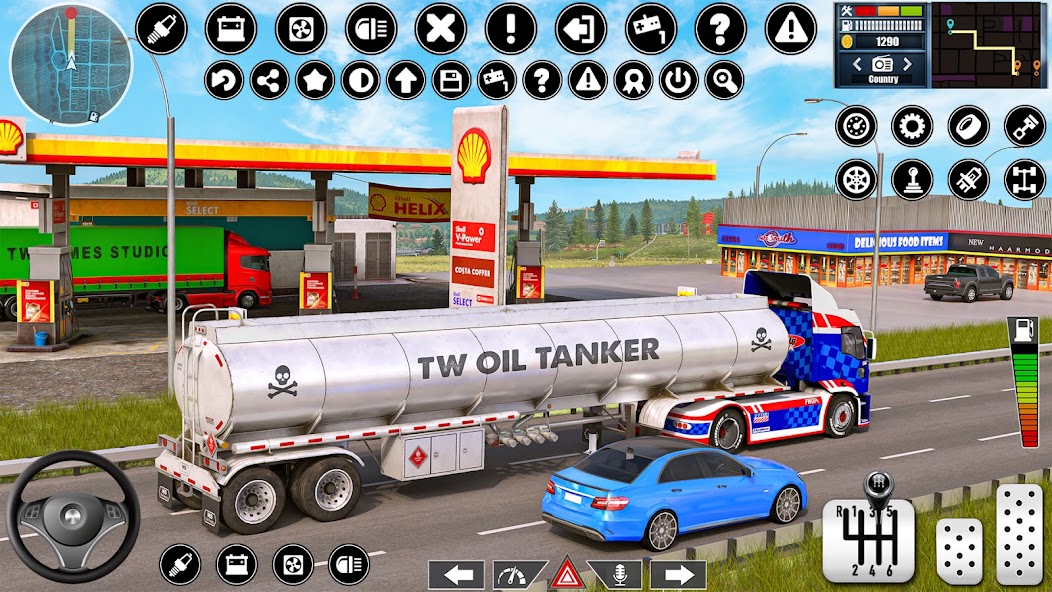Click the exit door arrow icon
The height and width of the screenshot is (592, 1052).
tap(581, 29)
